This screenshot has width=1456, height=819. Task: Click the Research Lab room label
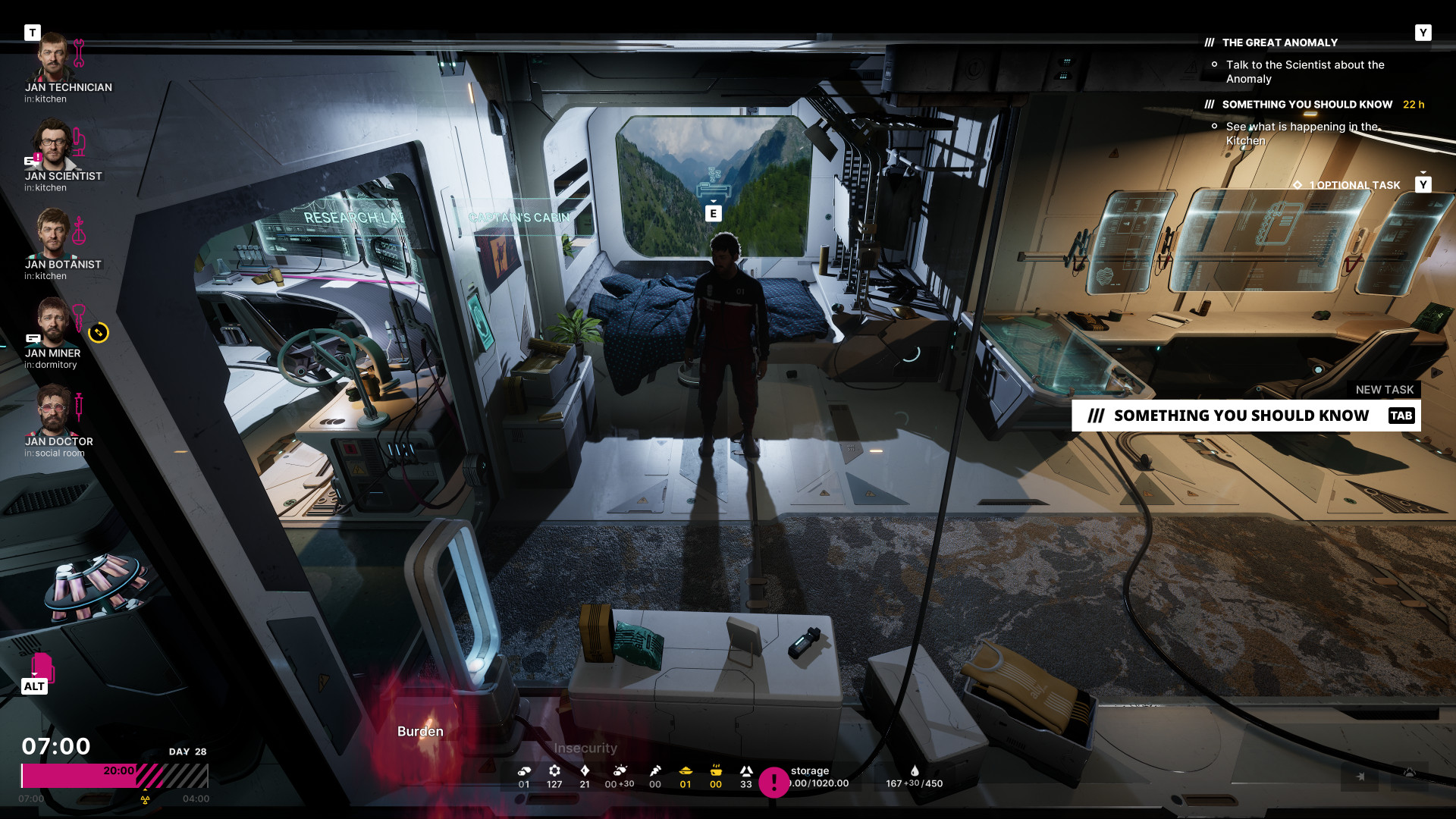coord(353,218)
